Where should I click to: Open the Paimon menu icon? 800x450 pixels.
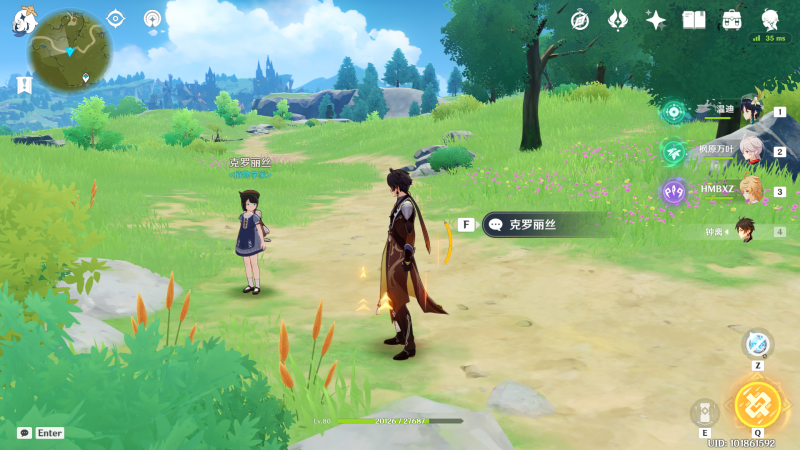[x=23, y=20]
